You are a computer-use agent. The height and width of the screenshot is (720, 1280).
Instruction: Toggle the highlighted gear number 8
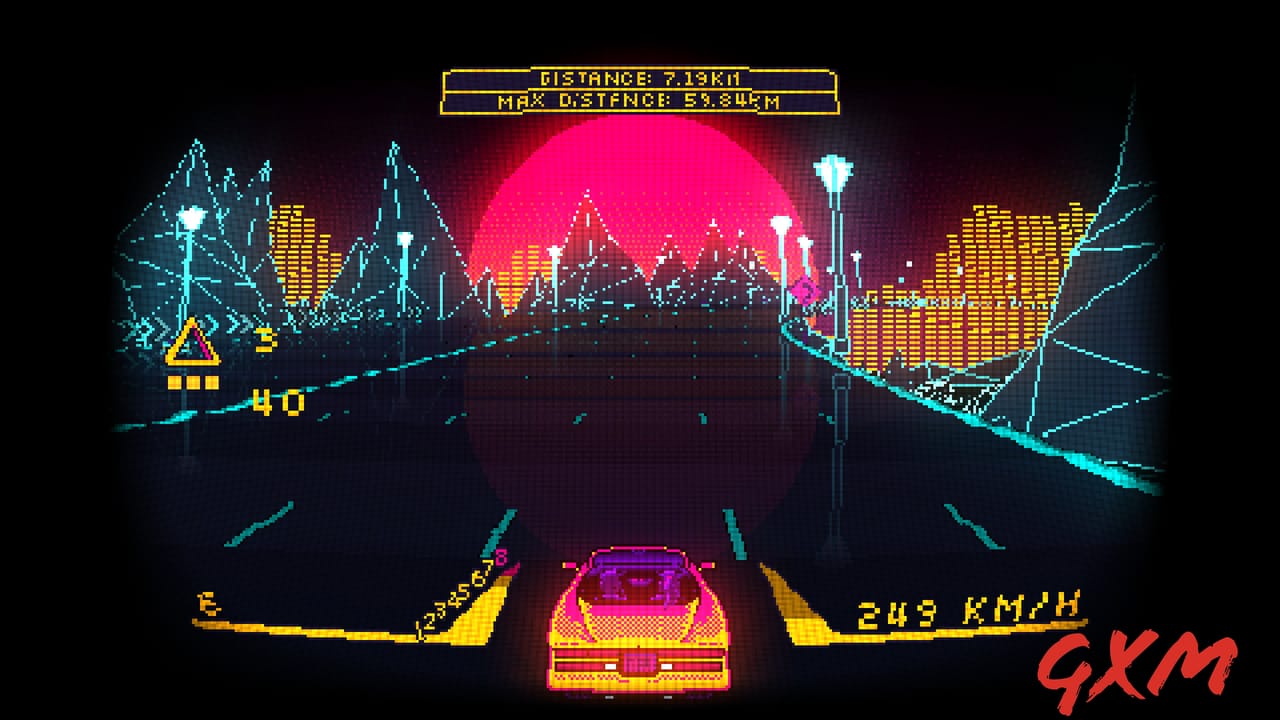pyautogui.click(x=501, y=556)
